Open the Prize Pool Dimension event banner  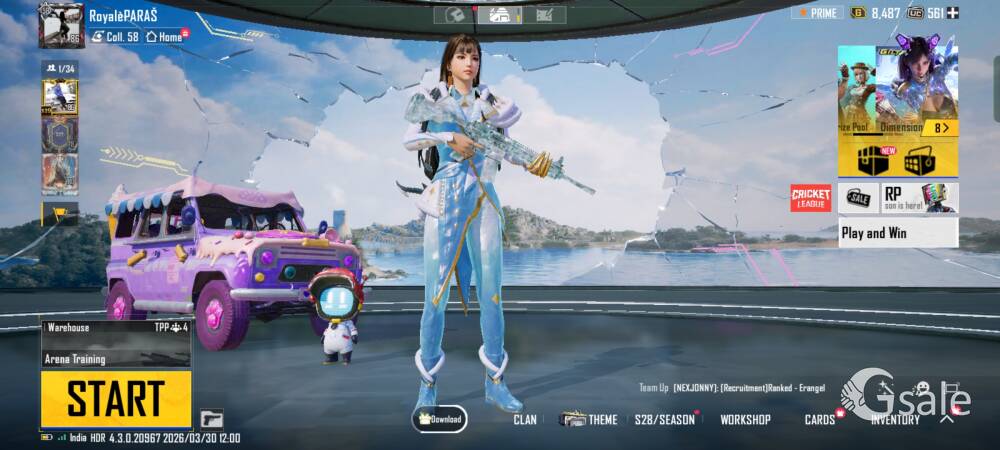click(x=897, y=90)
